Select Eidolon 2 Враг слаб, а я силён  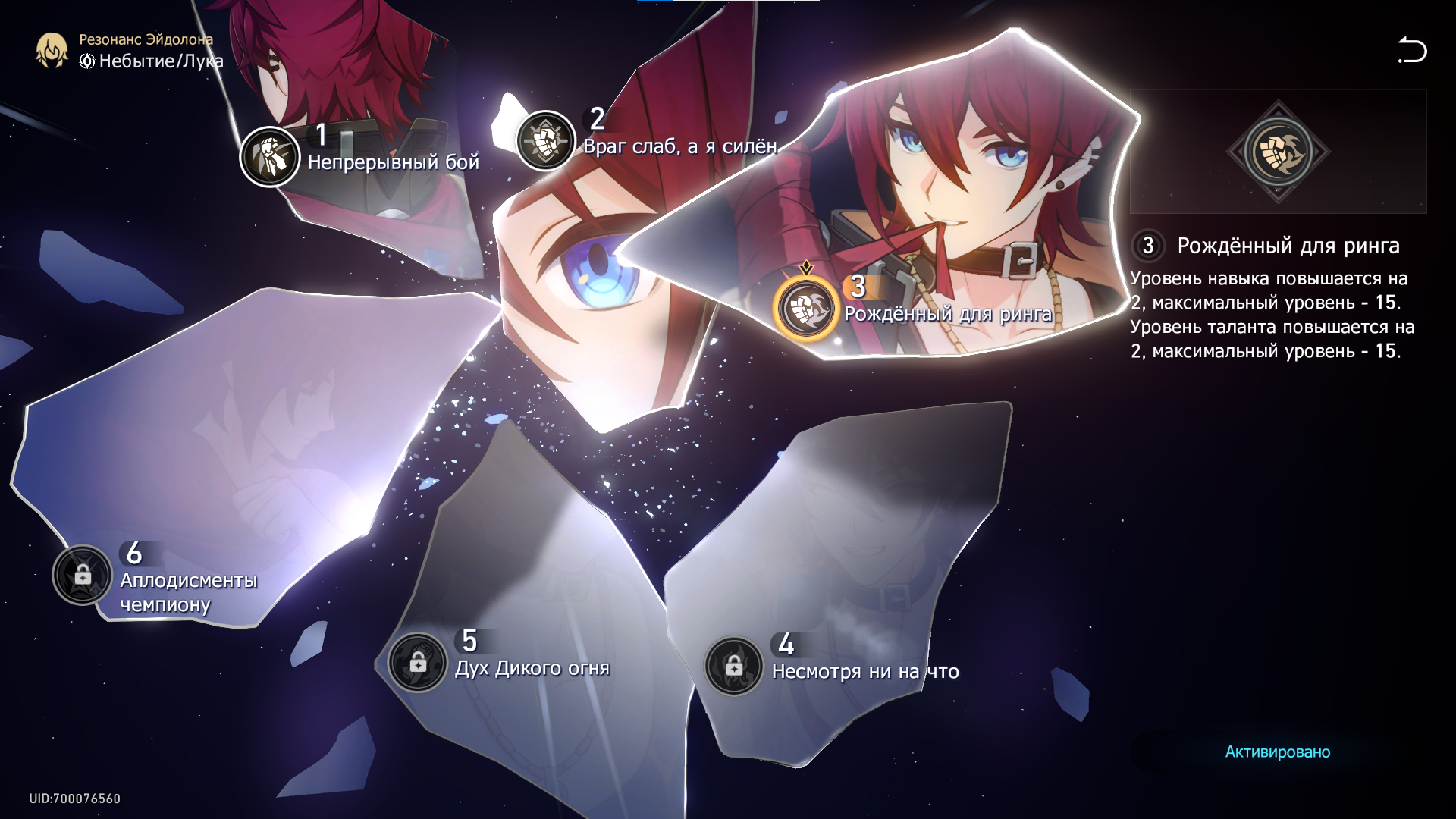(x=545, y=141)
